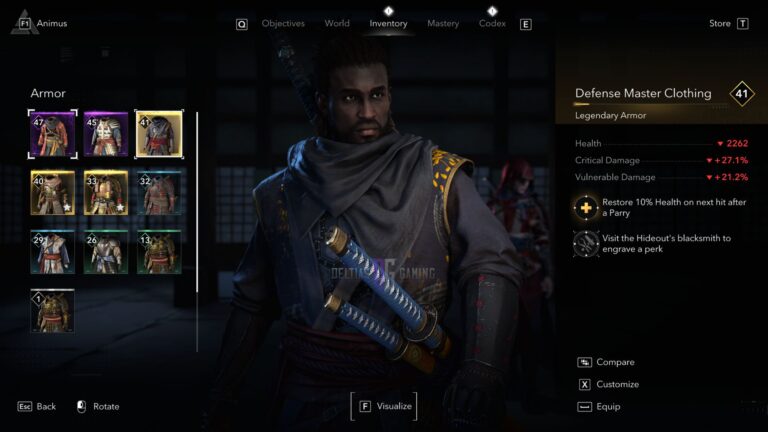Select the level 47 armor slot
The height and width of the screenshot is (432, 768).
tap(52, 134)
